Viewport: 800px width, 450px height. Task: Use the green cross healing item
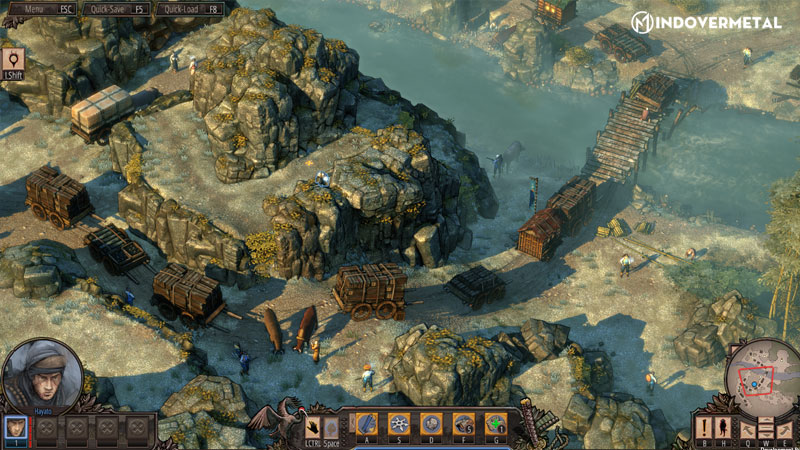(494, 423)
